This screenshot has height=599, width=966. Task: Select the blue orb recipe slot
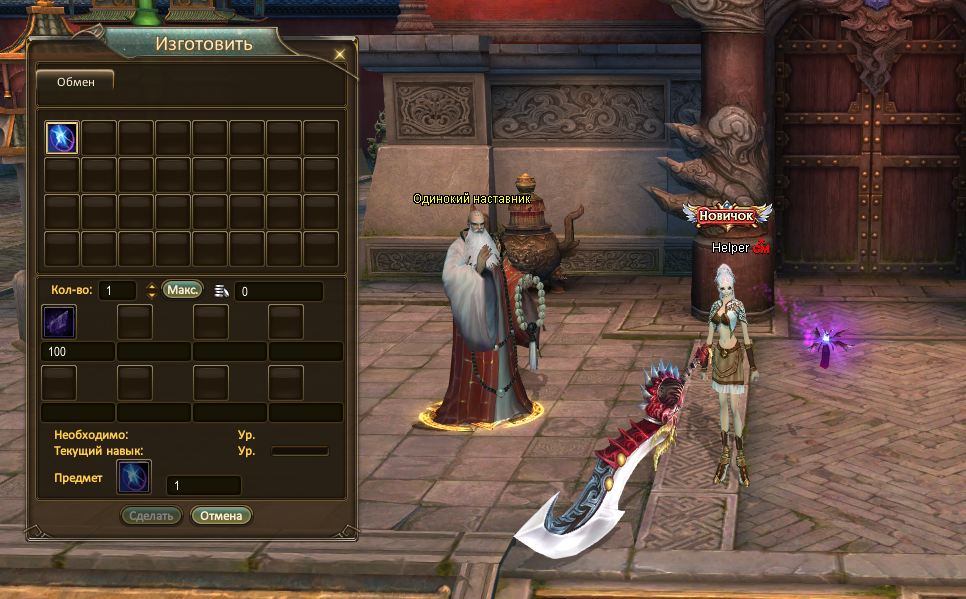click(62, 138)
